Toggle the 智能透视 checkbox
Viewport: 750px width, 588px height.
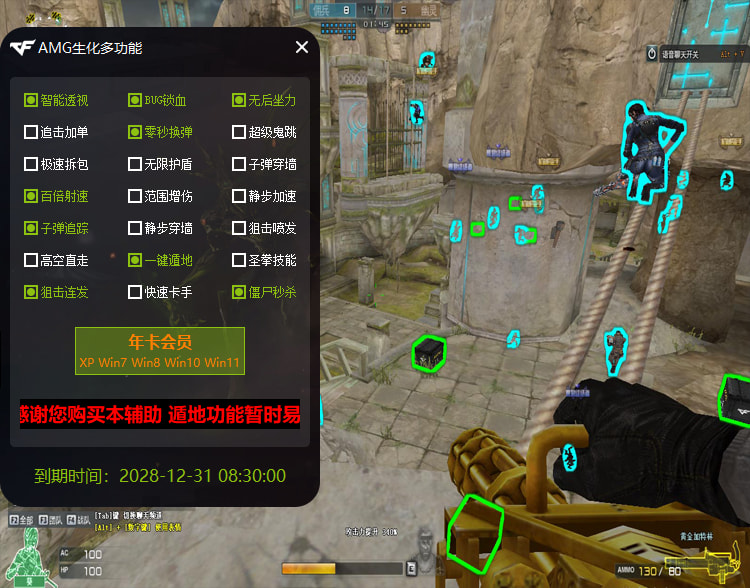[31, 100]
